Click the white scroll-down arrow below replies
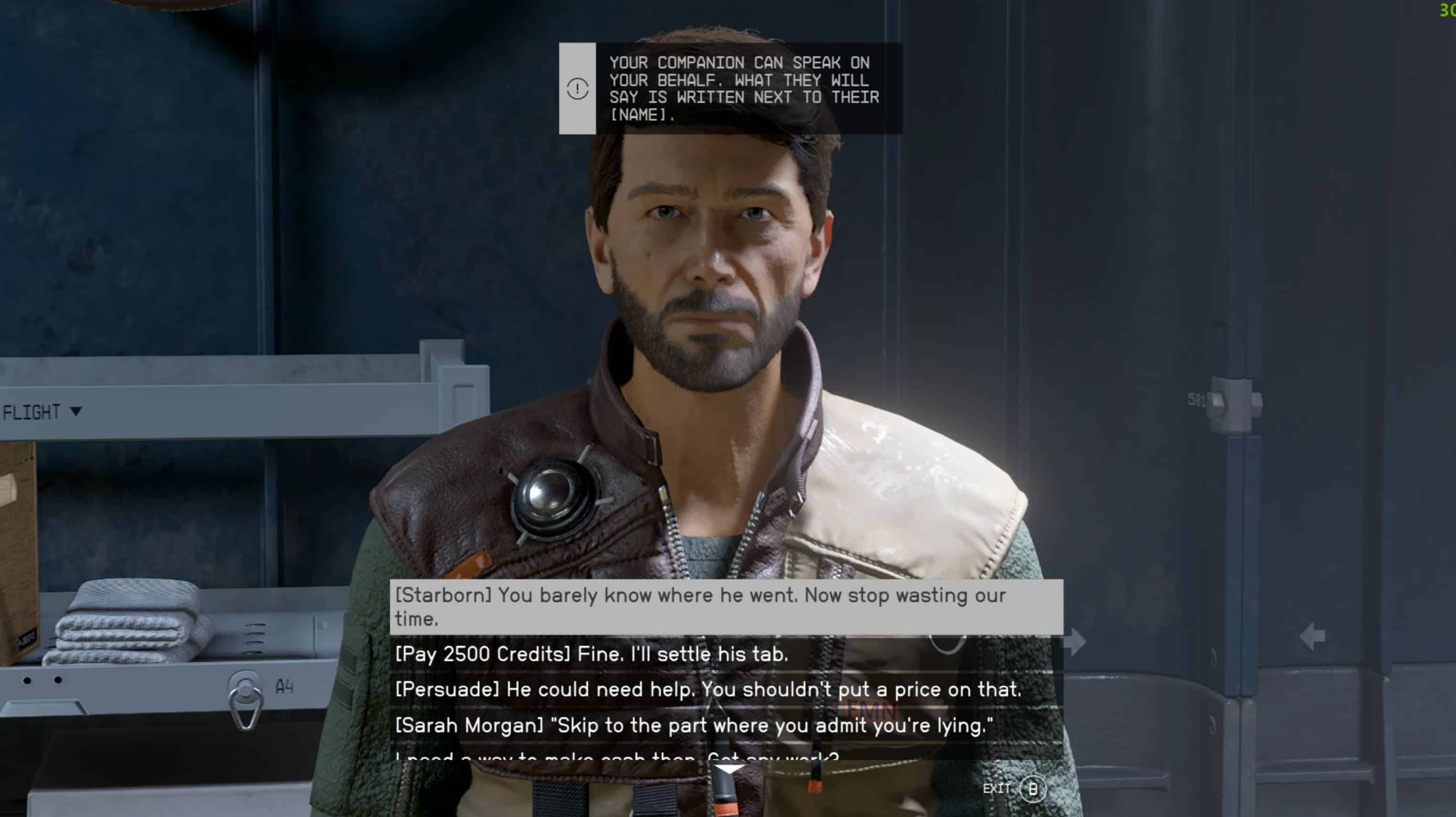 pos(730,770)
